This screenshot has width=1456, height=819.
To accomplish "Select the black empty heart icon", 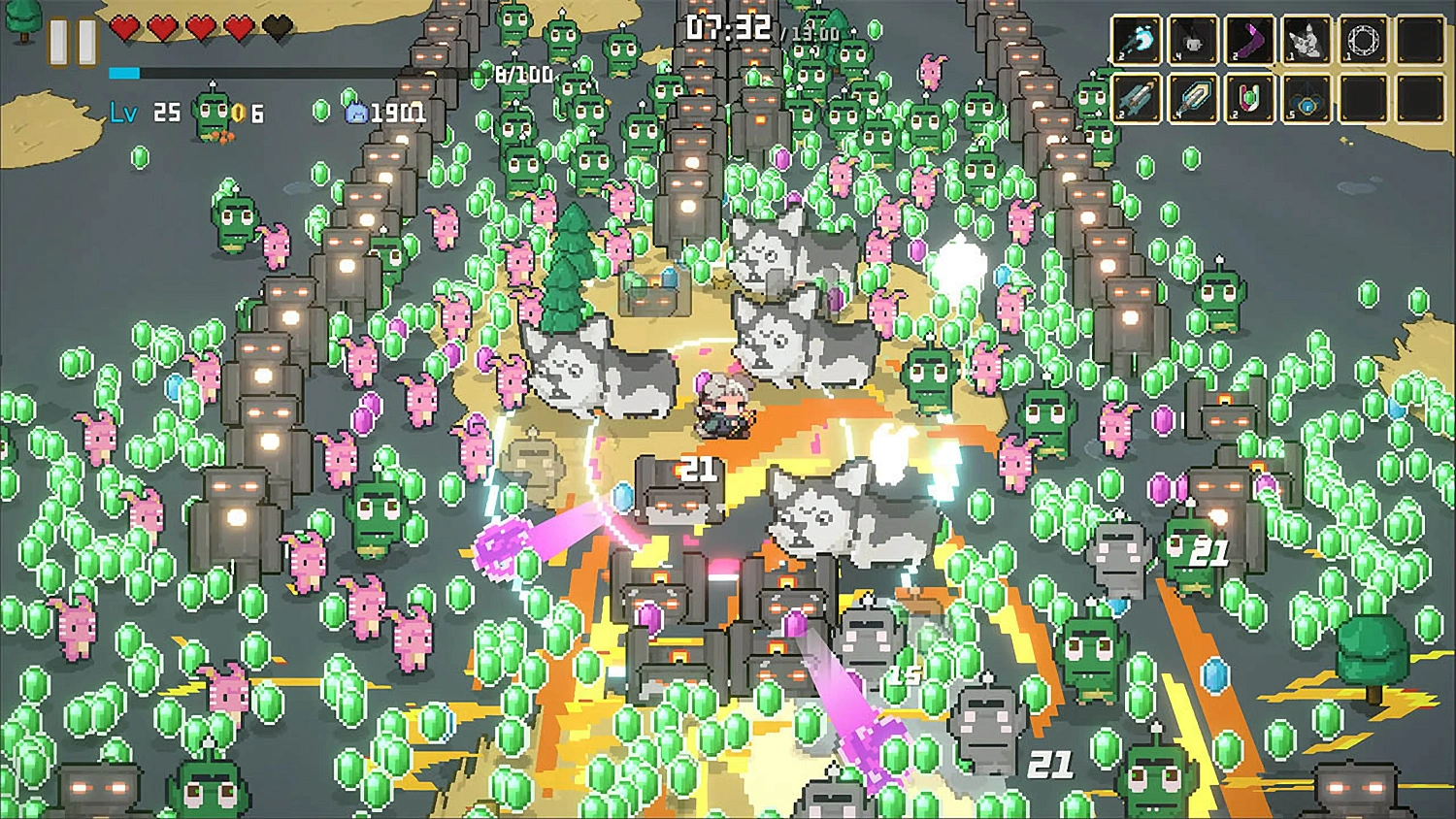I will (x=277, y=29).
